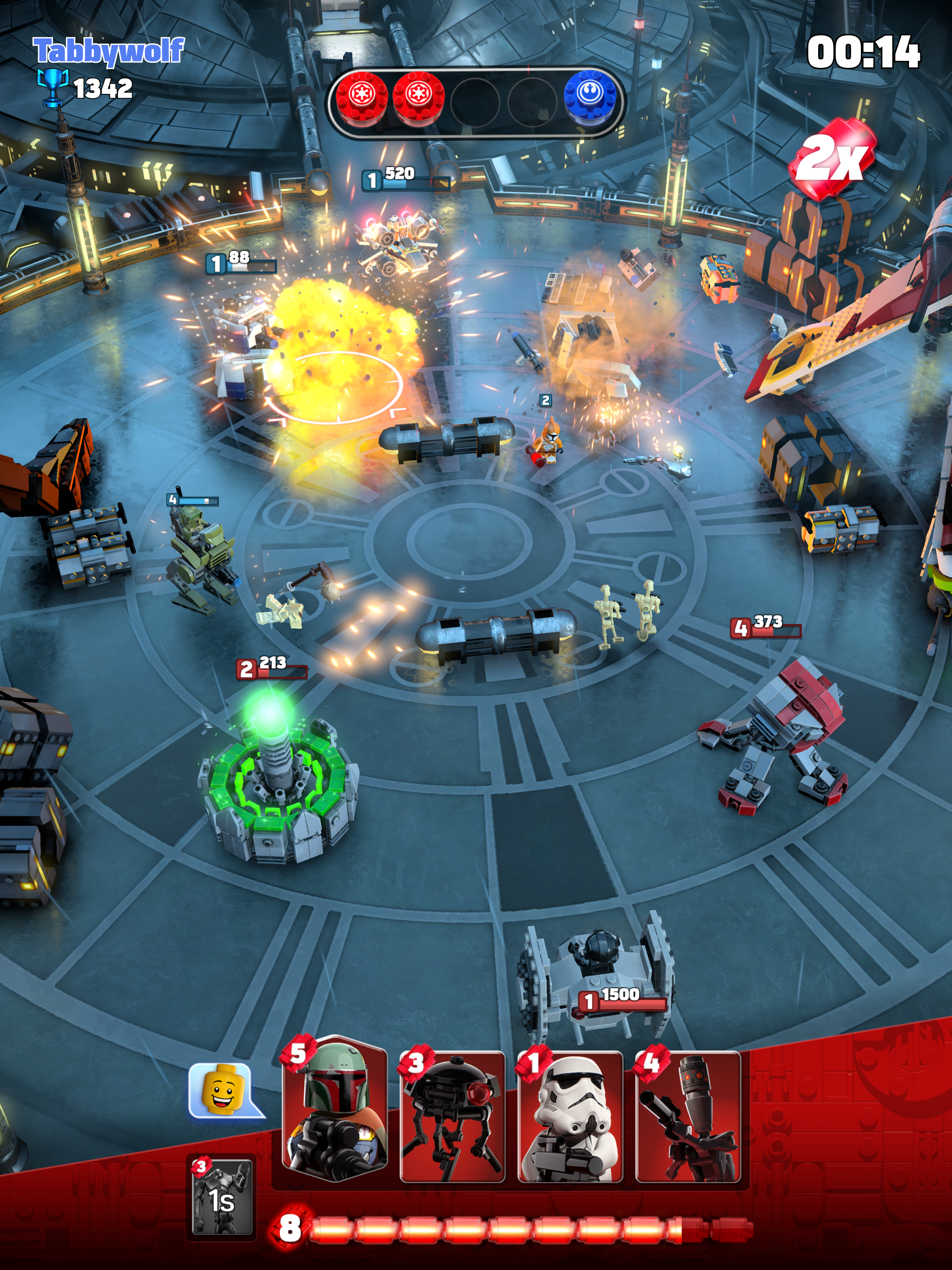
Task: Open the smiley face emote button
Action: [x=225, y=1092]
